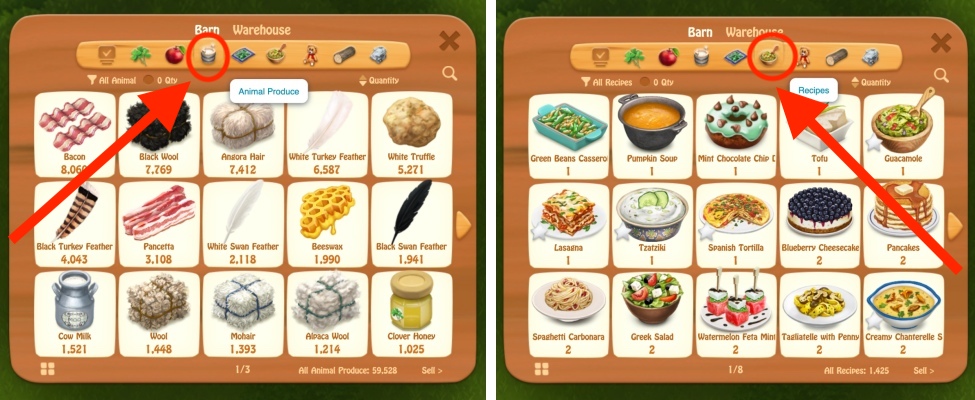Screen dimensions: 975x400
Task: Close the Animal Produce barn window
Action: pyautogui.click(x=450, y=42)
